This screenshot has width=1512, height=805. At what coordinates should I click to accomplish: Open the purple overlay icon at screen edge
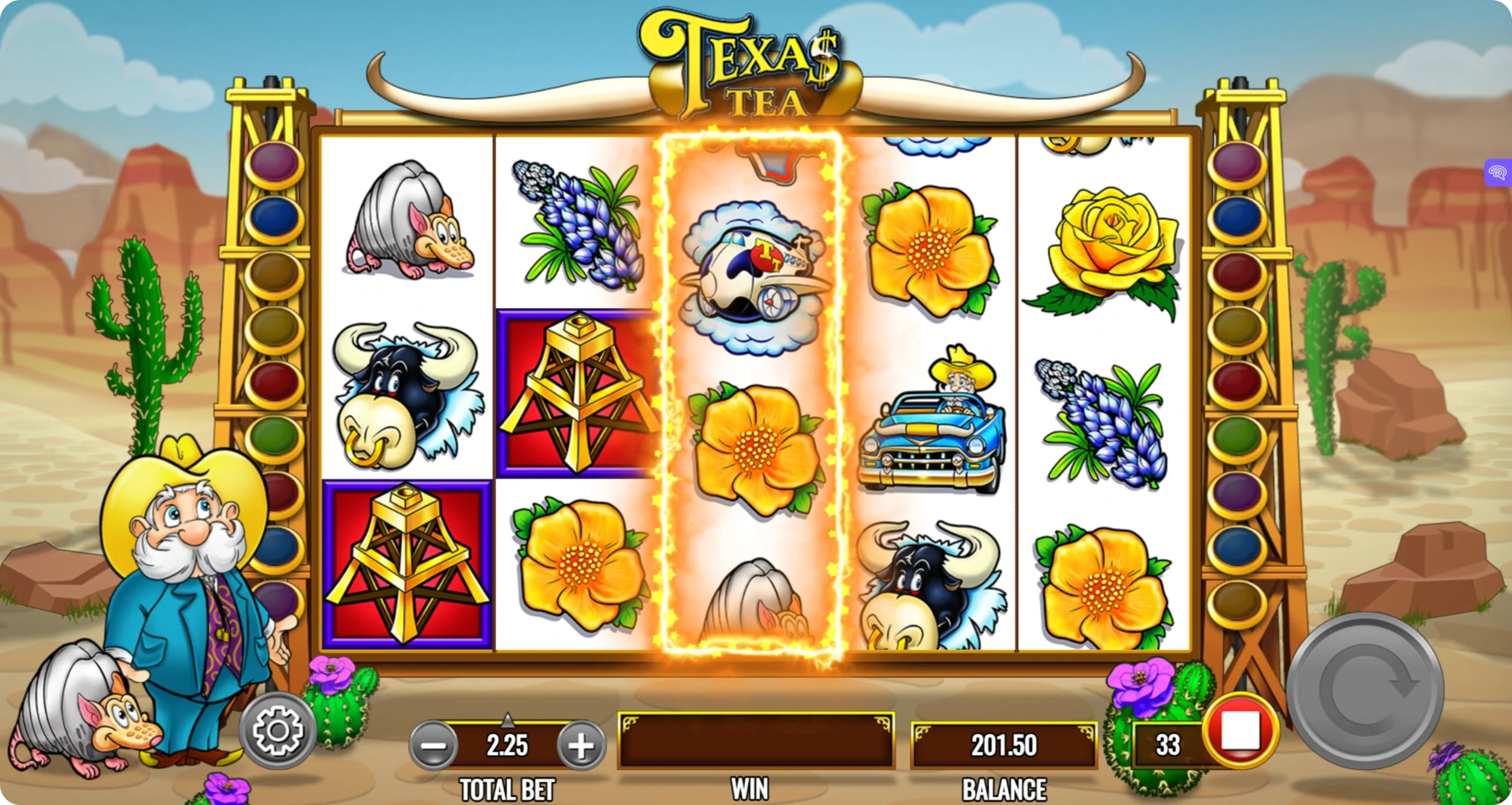(x=1498, y=172)
